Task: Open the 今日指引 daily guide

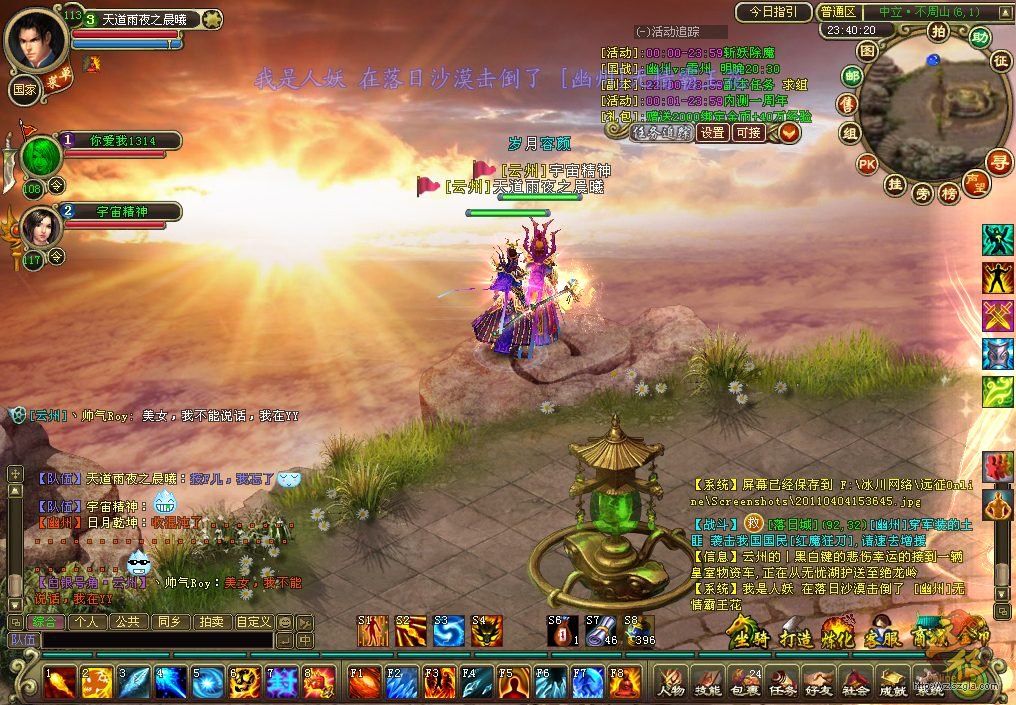Action: click(772, 12)
